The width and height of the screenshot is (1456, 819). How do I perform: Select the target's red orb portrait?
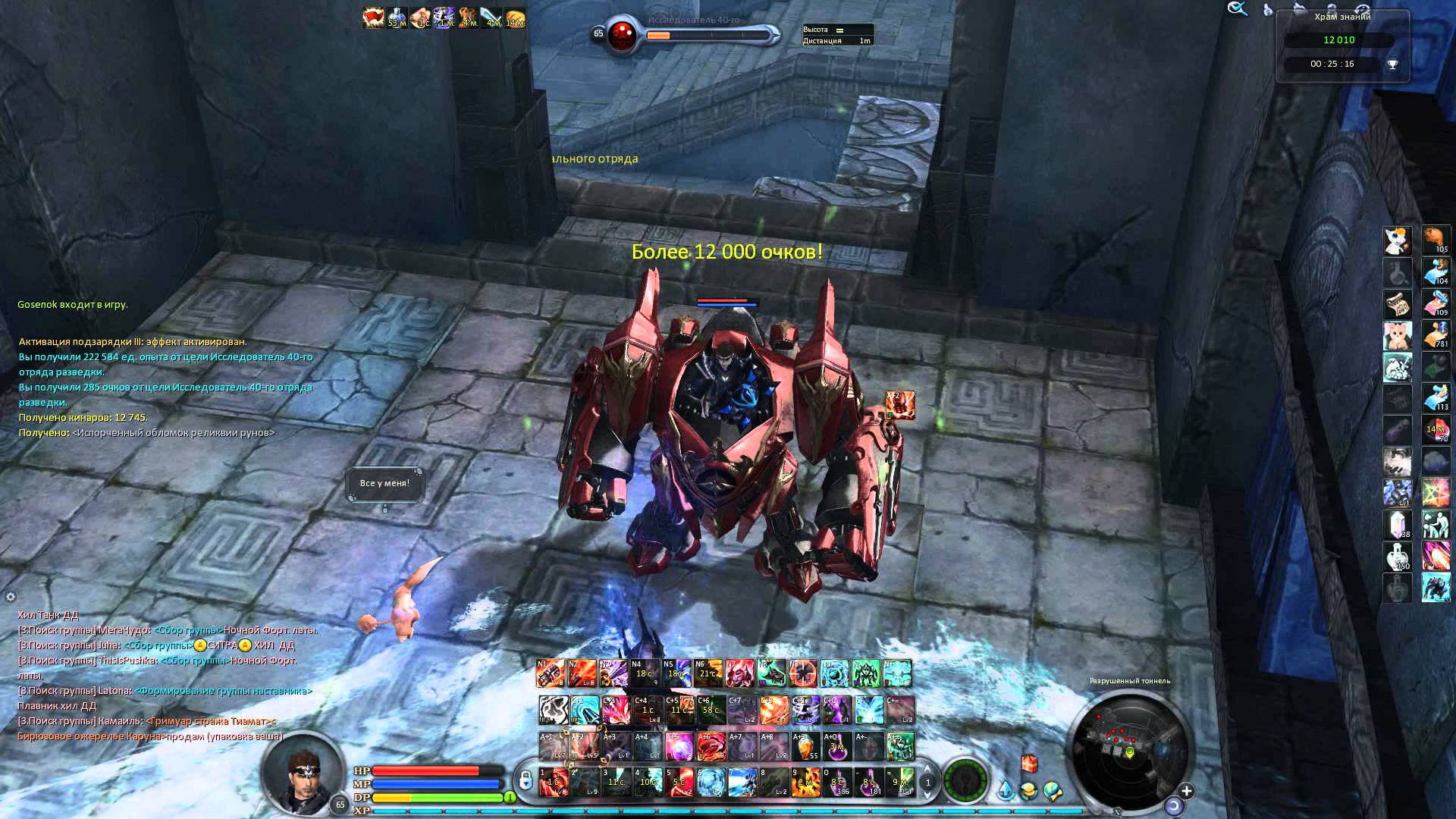[x=623, y=34]
